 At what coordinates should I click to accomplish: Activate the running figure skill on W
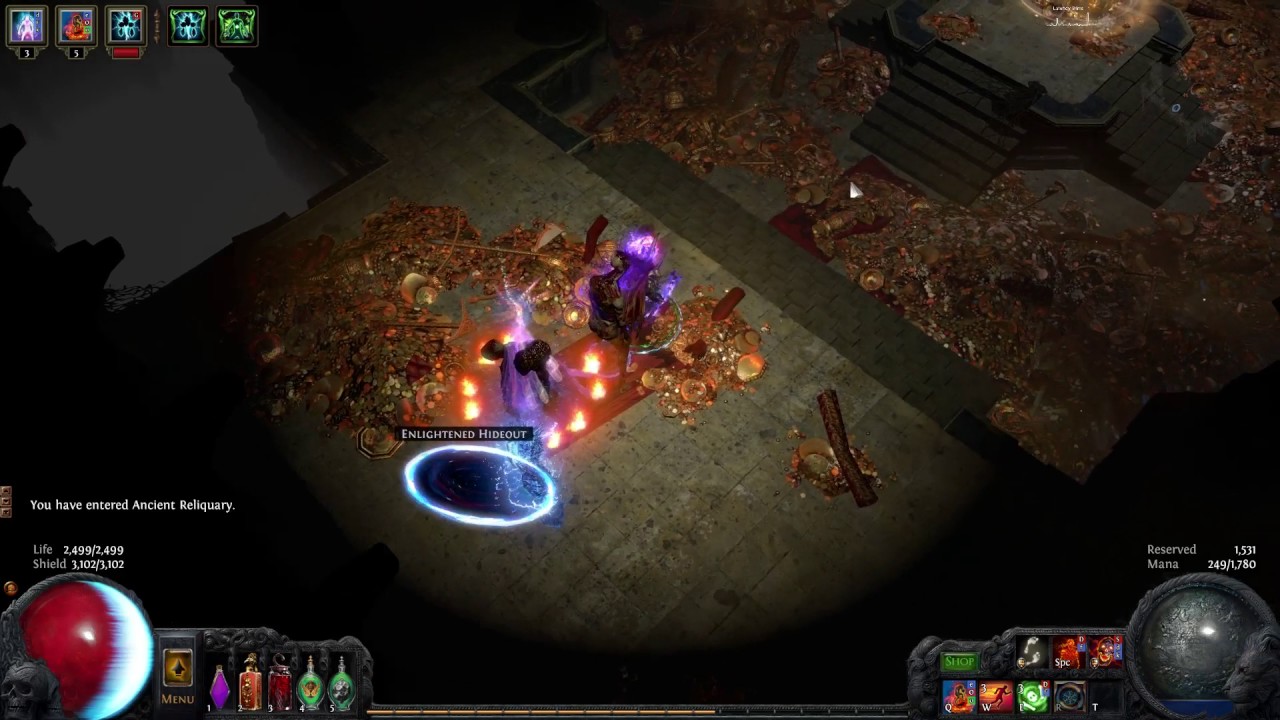pos(996,695)
